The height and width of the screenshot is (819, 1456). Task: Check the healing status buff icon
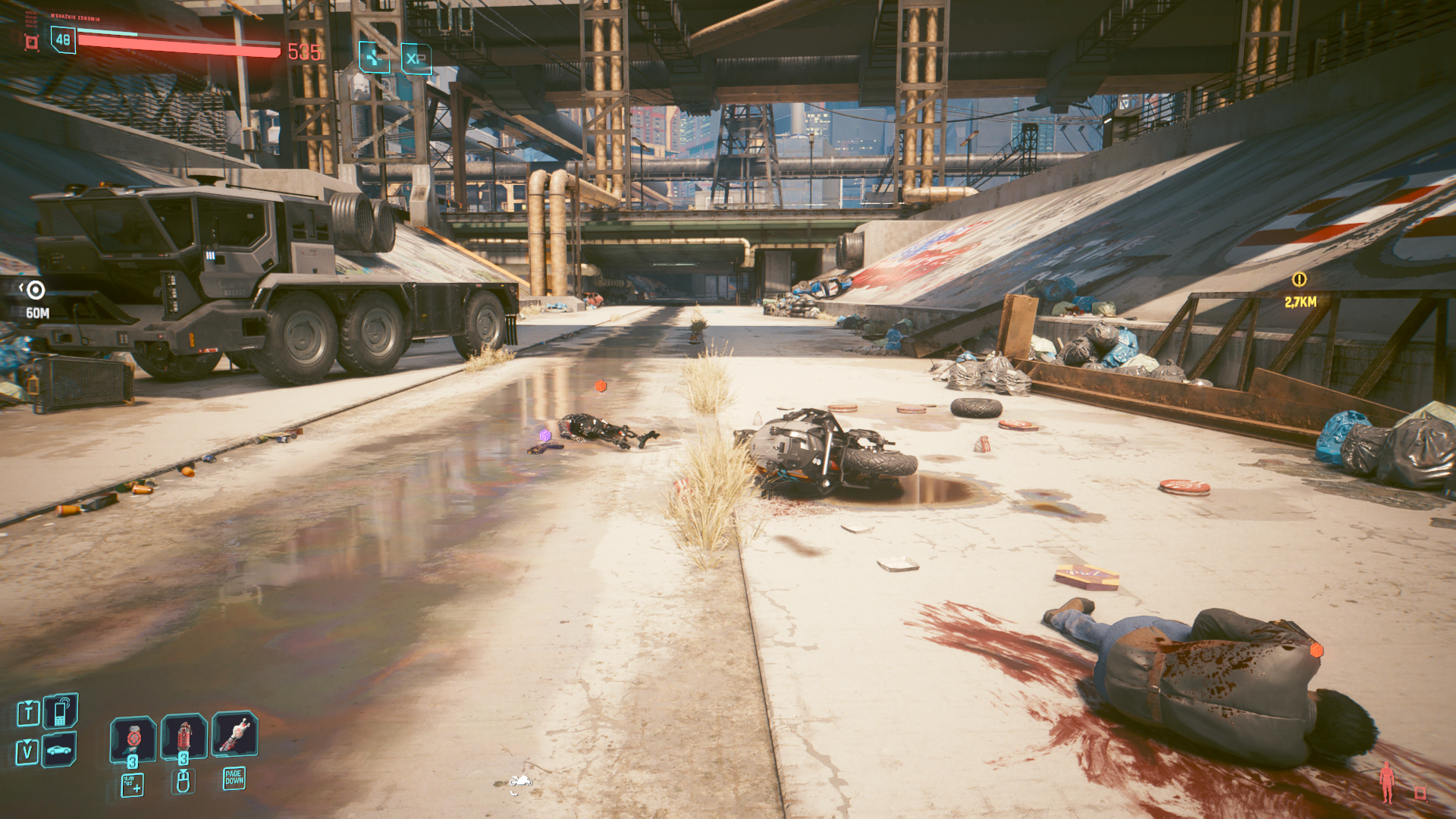[374, 58]
